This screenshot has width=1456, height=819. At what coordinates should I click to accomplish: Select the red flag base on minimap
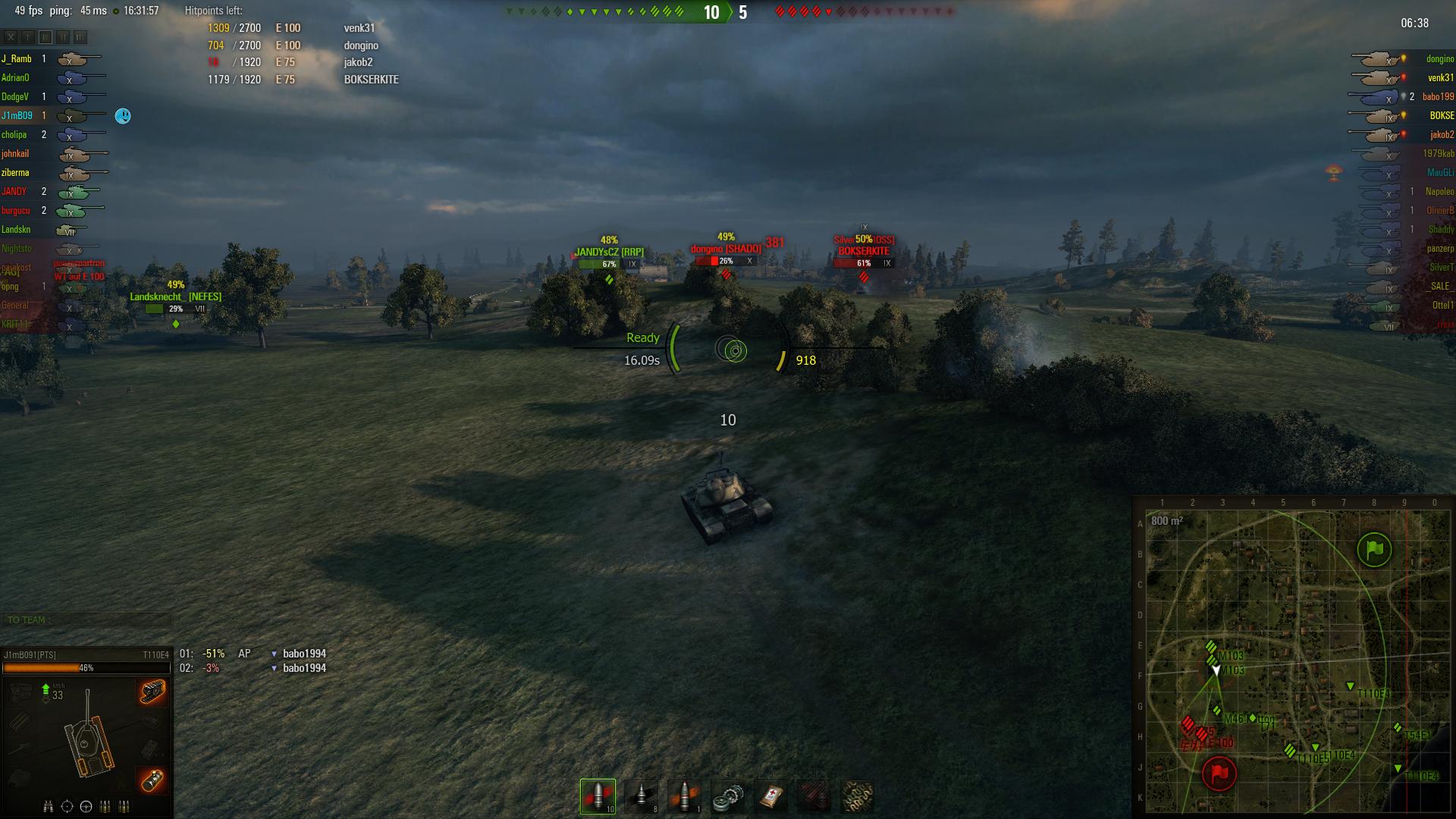(x=1219, y=773)
